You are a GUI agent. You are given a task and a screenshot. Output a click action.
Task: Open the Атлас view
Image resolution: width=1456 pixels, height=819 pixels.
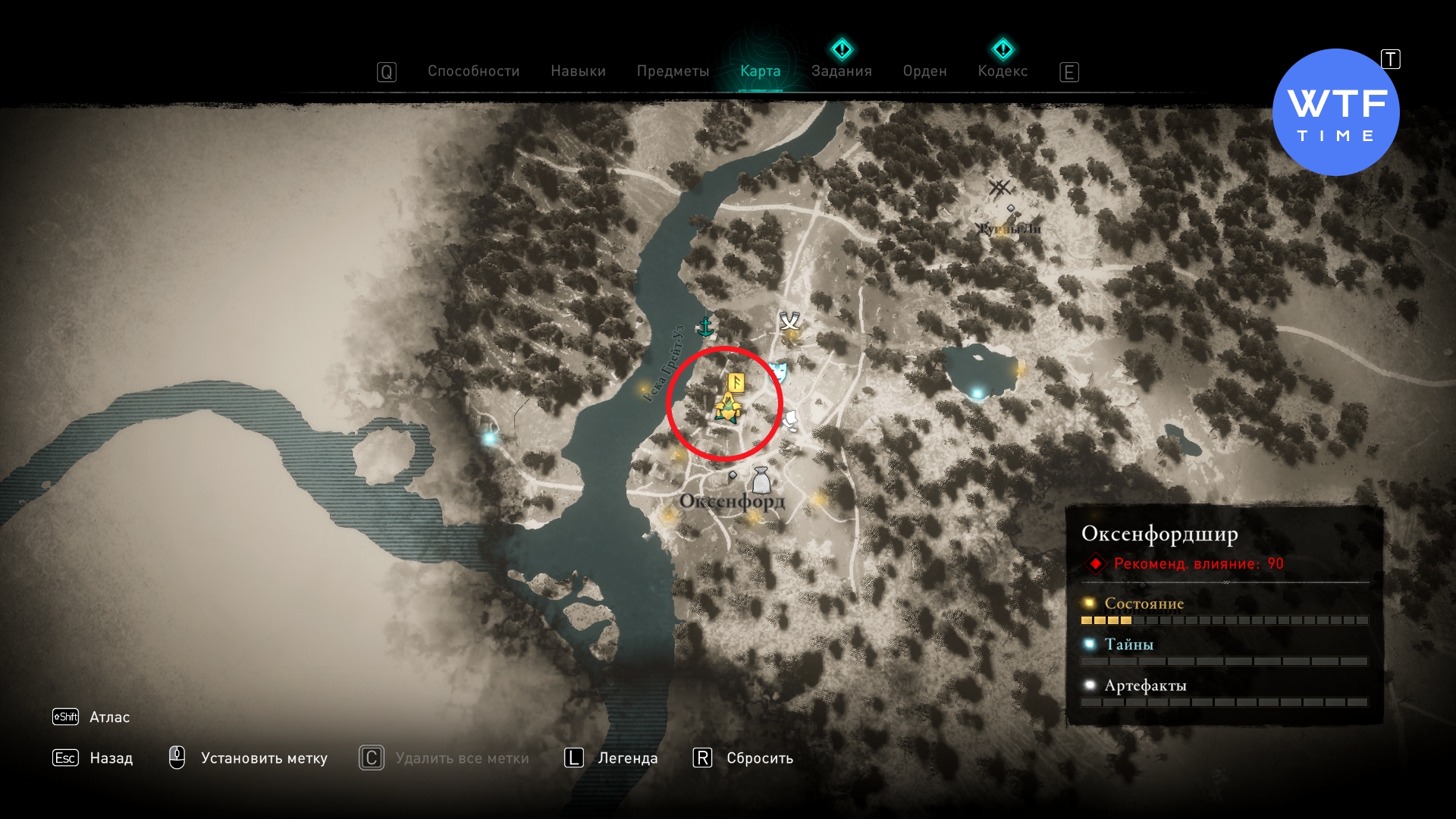[x=109, y=717]
